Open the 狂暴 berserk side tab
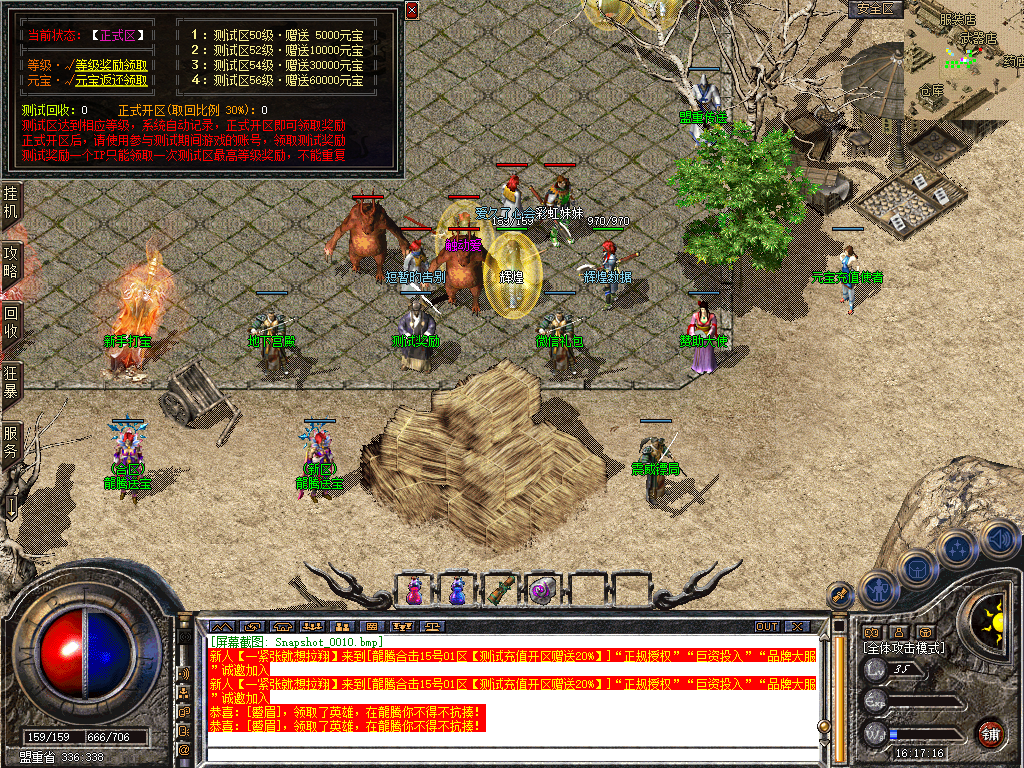This screenshot has height=768, width=1024. (x=11, y=381)
